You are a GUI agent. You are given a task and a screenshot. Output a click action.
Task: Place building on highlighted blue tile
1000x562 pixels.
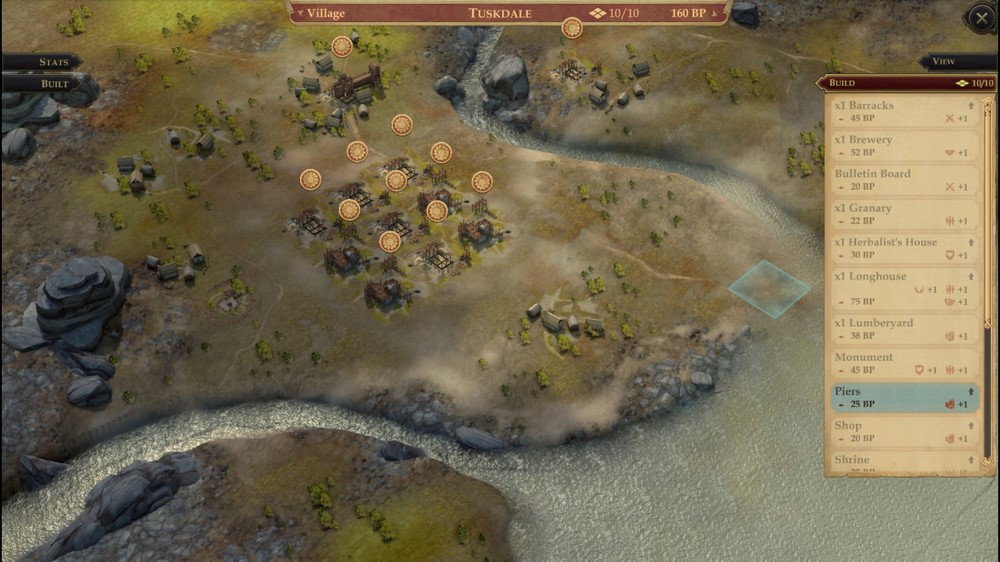pos(769,289)
